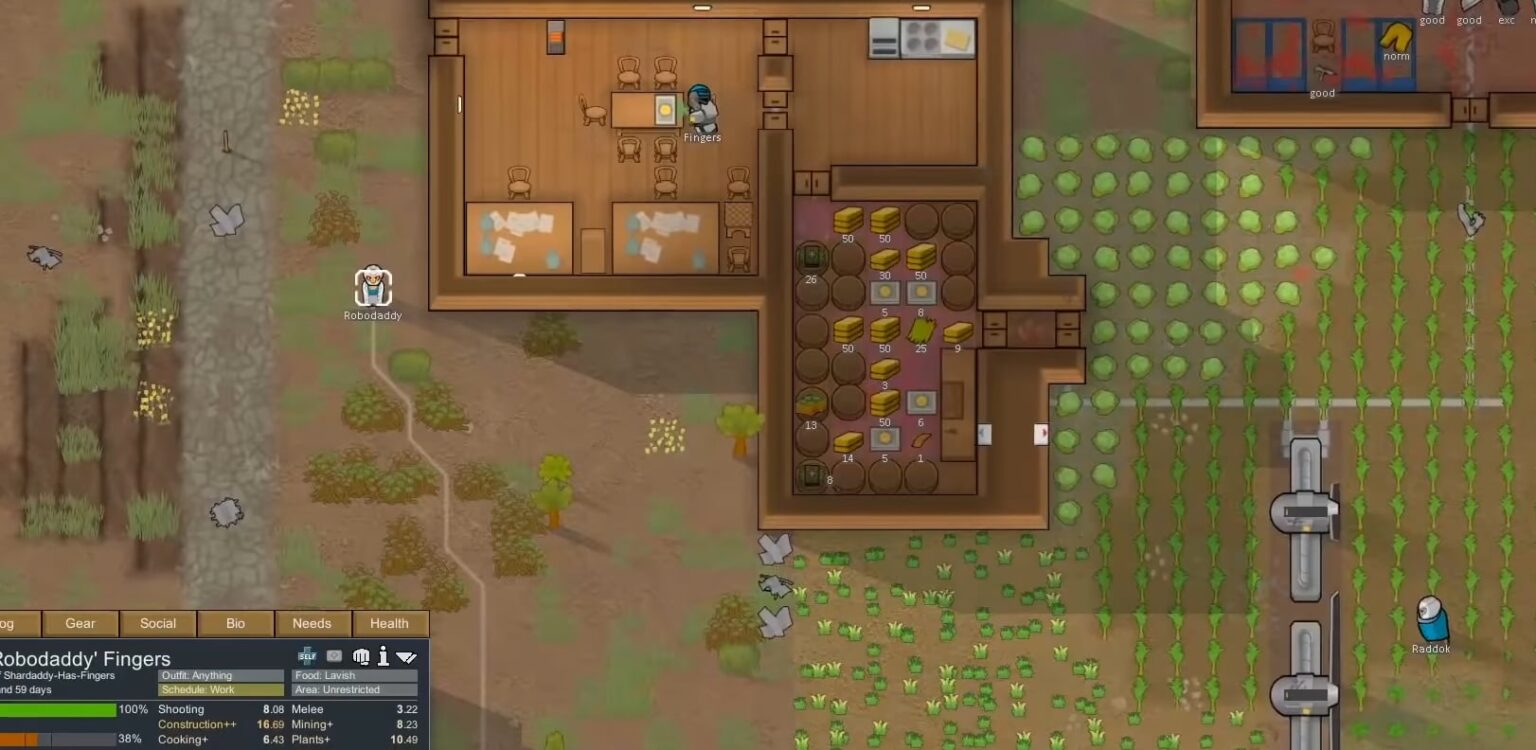The width and height of the screenshot is (1536, 750).
Task: Select the yellow pants labeled norm at top right
Action: pos(1395,38)
